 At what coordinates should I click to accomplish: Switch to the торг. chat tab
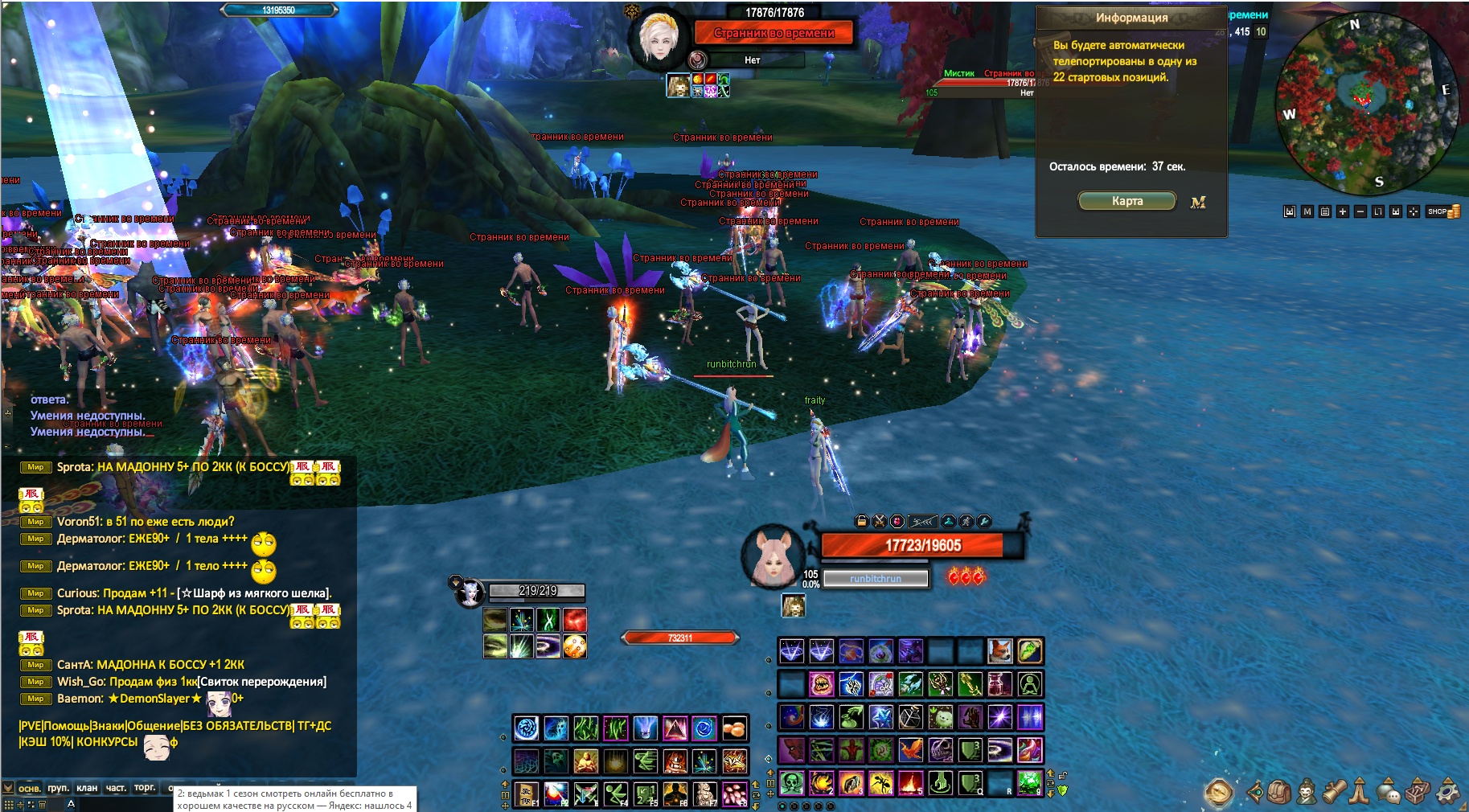145,788
